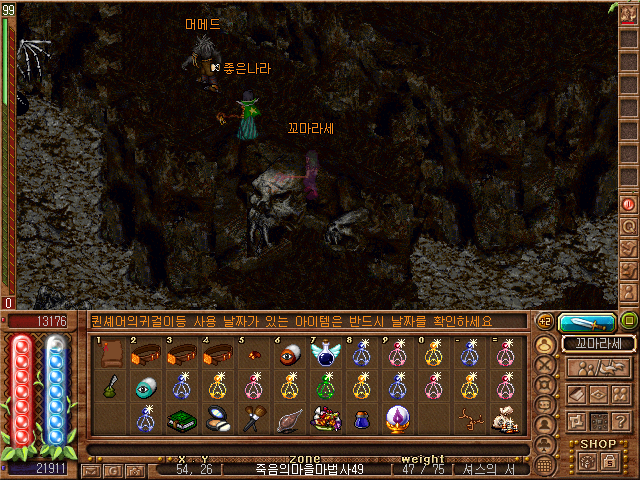
Task: Select the conch shell item
Action: point(290,419)
